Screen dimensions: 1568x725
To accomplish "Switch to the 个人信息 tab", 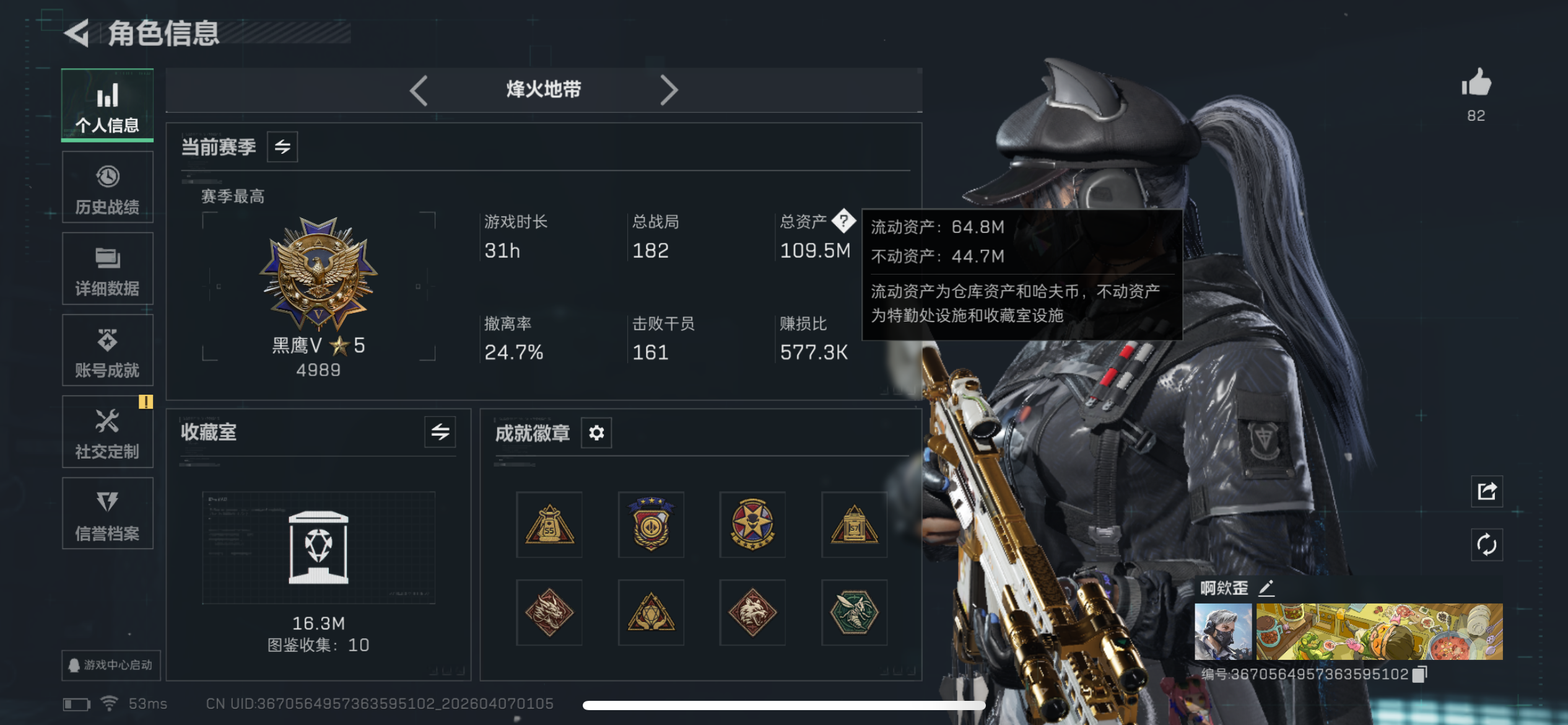I will (107, 105).
